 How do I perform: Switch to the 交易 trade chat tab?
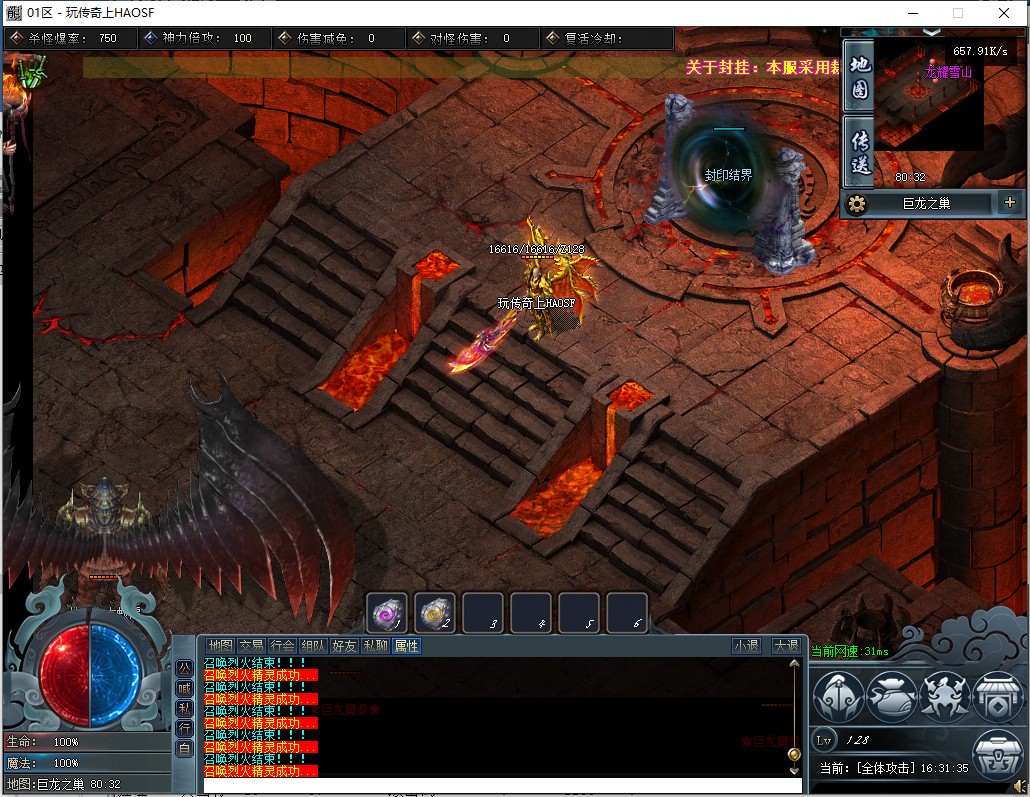tap(251, 646)
